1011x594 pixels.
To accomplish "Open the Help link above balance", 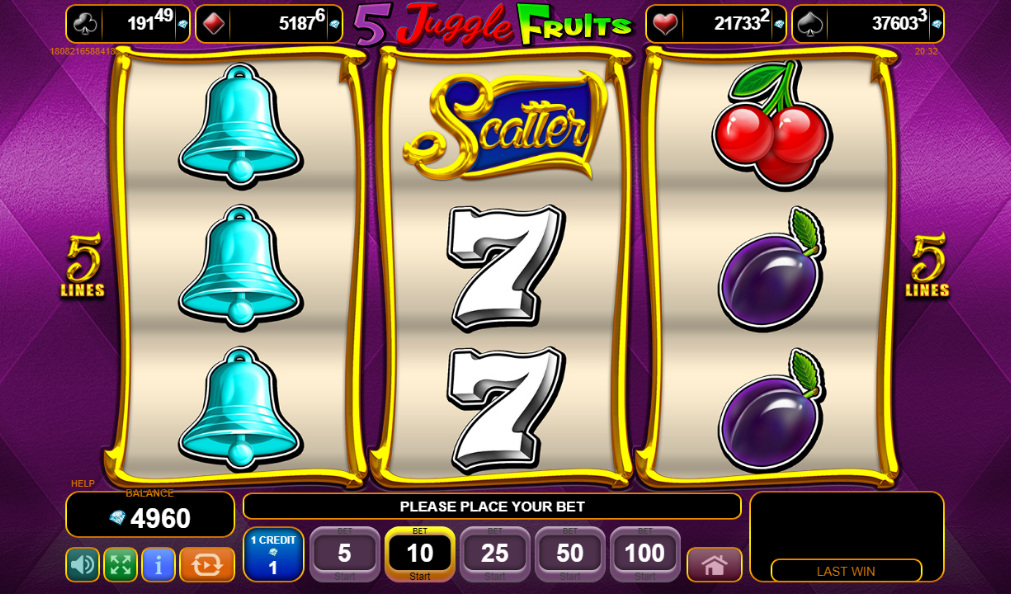I will click(x=83, y=484).
